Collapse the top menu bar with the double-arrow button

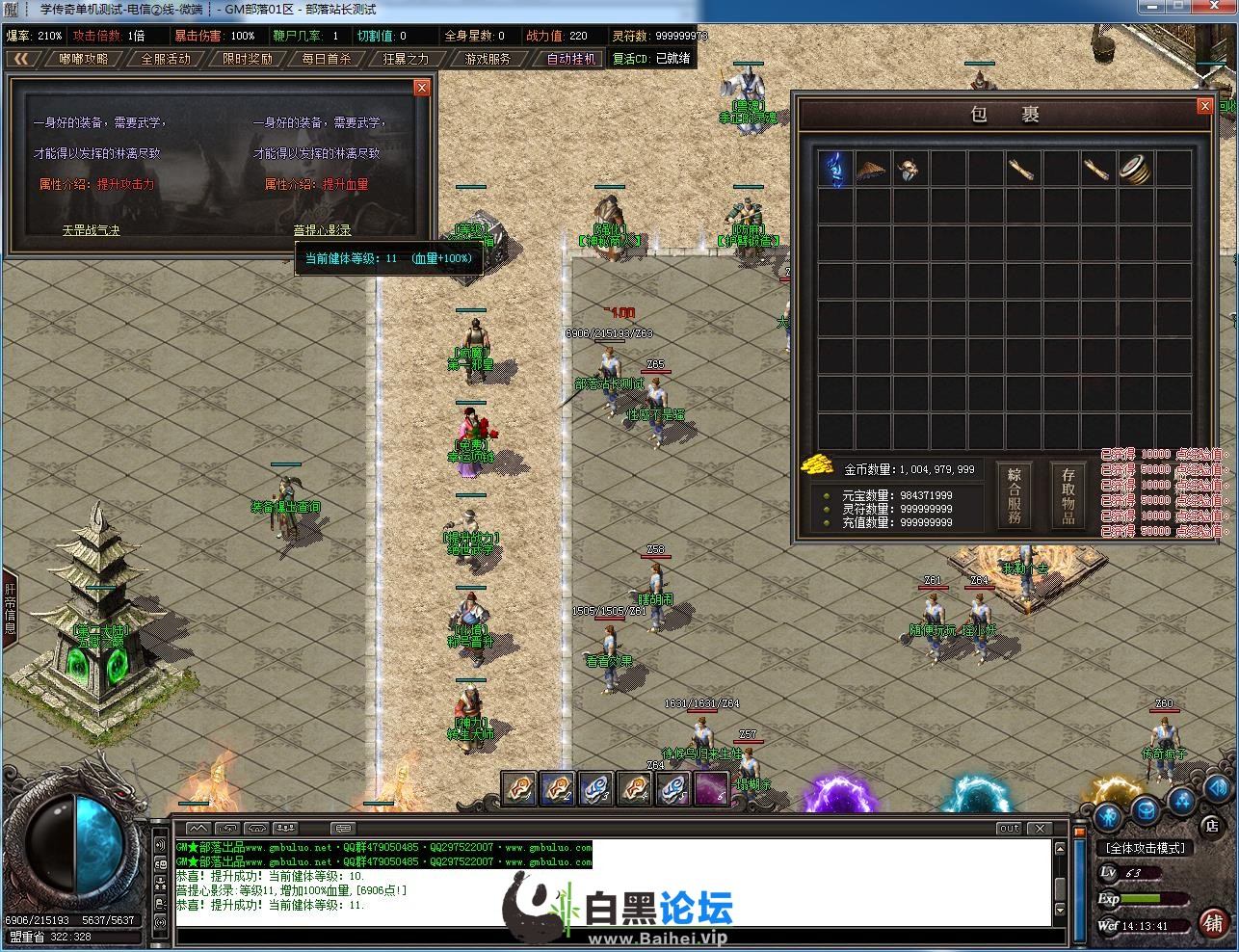point(21,59)
